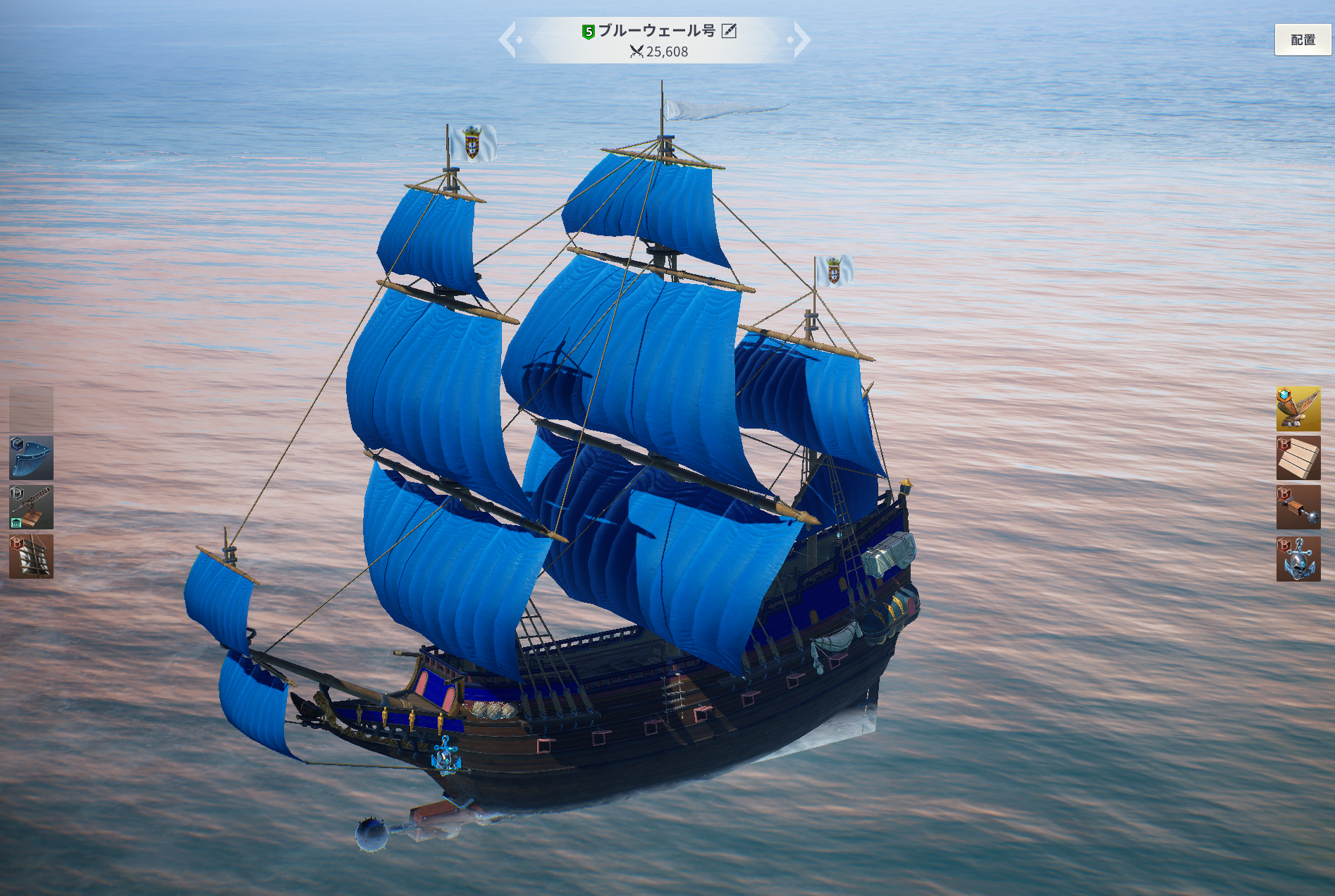Open the 配置 (placement) button
Viewport: 1335px width, 896px height.
1302,40
